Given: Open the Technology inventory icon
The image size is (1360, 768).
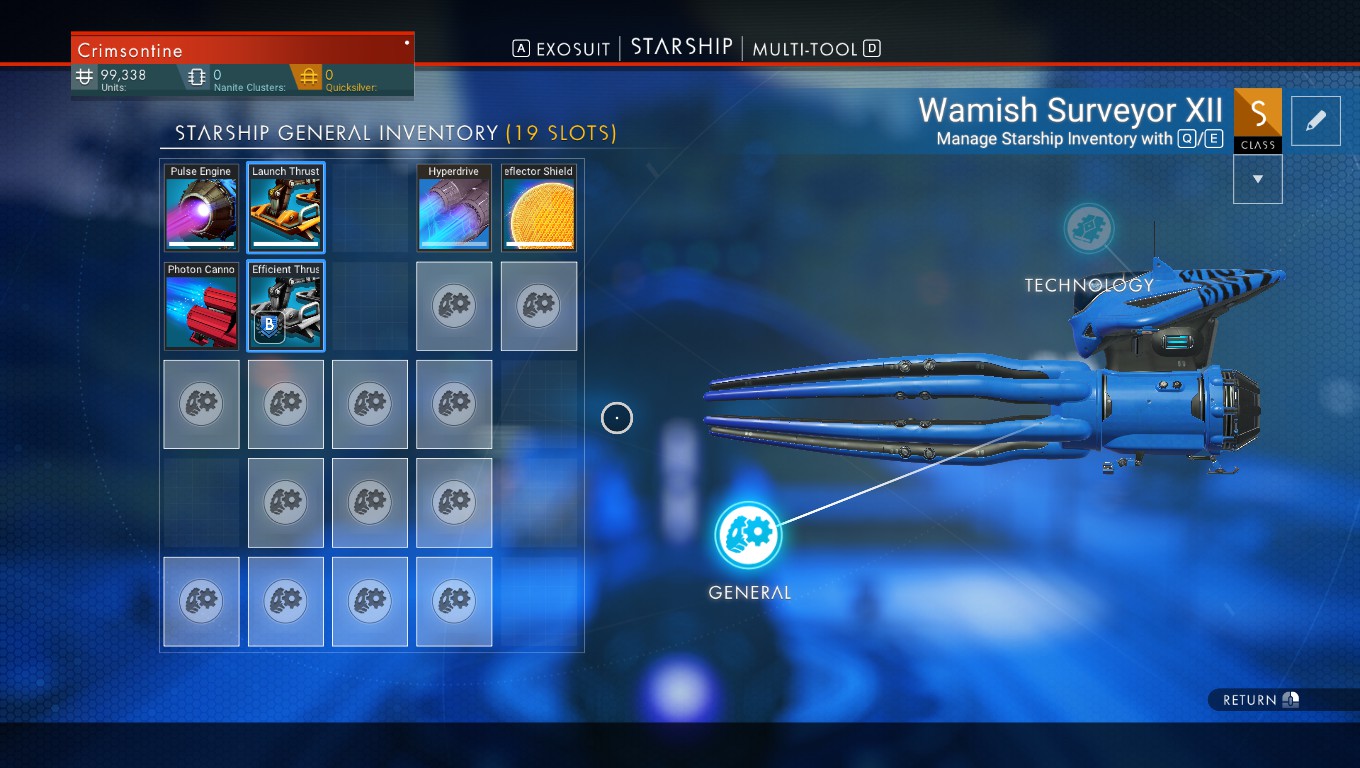Looking at the screenshot, I should point(1089,230).
